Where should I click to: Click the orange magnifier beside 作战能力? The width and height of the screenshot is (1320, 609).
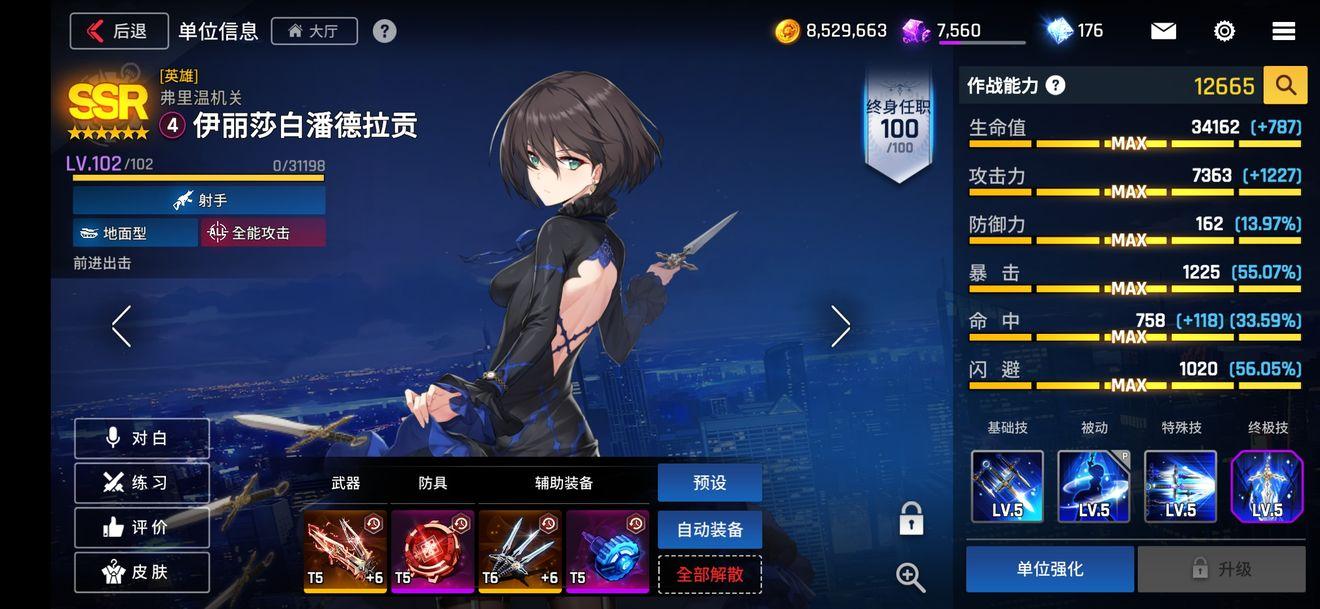tap(1285, 86)
